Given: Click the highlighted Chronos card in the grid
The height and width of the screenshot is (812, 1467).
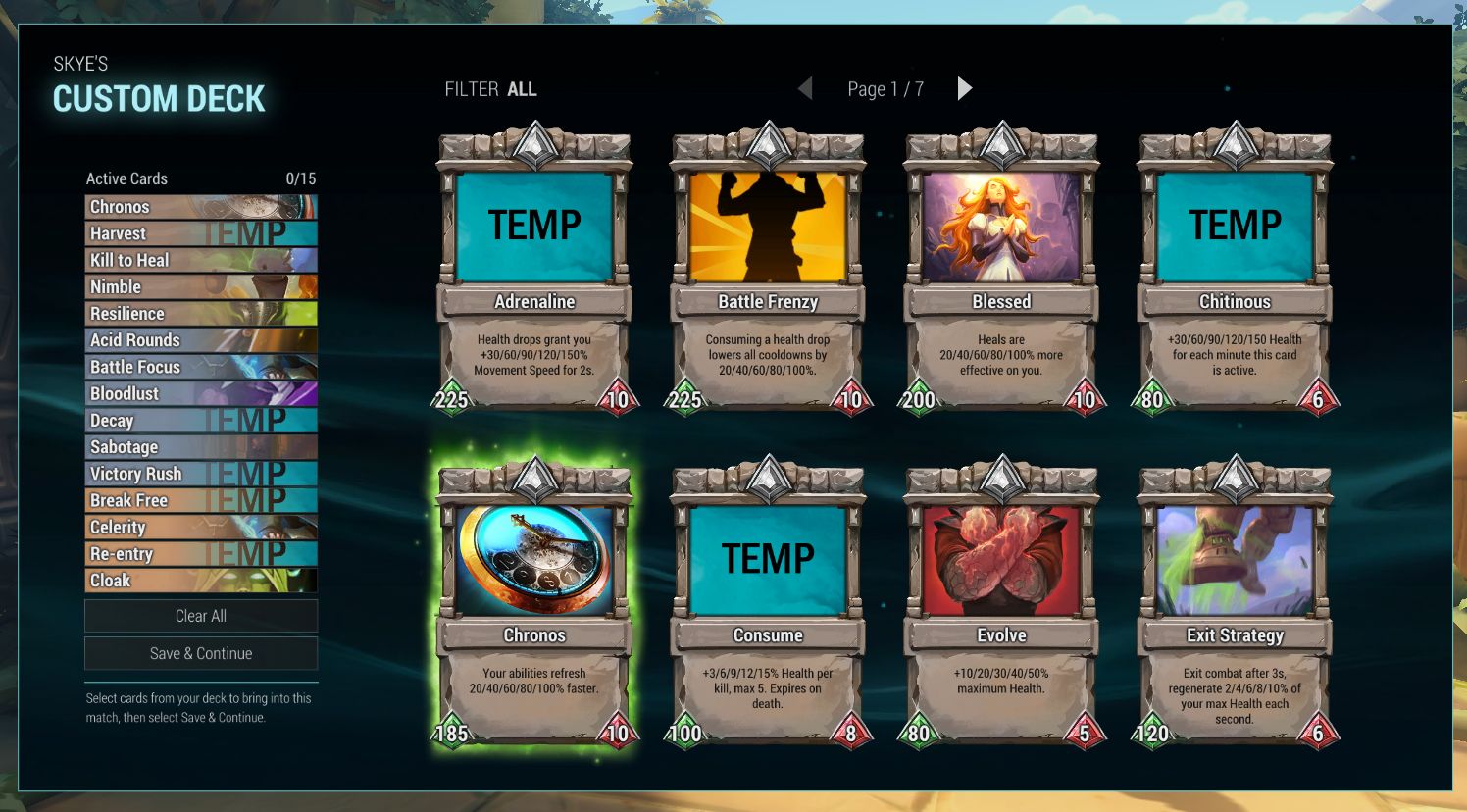Looking at the screenshot, I should pyautogui.click(x=534, y=603).
